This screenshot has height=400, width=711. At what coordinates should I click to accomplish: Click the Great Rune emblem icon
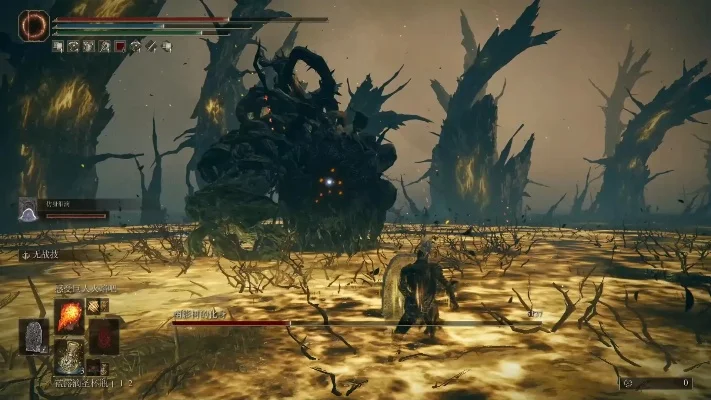tap(33, 25)
